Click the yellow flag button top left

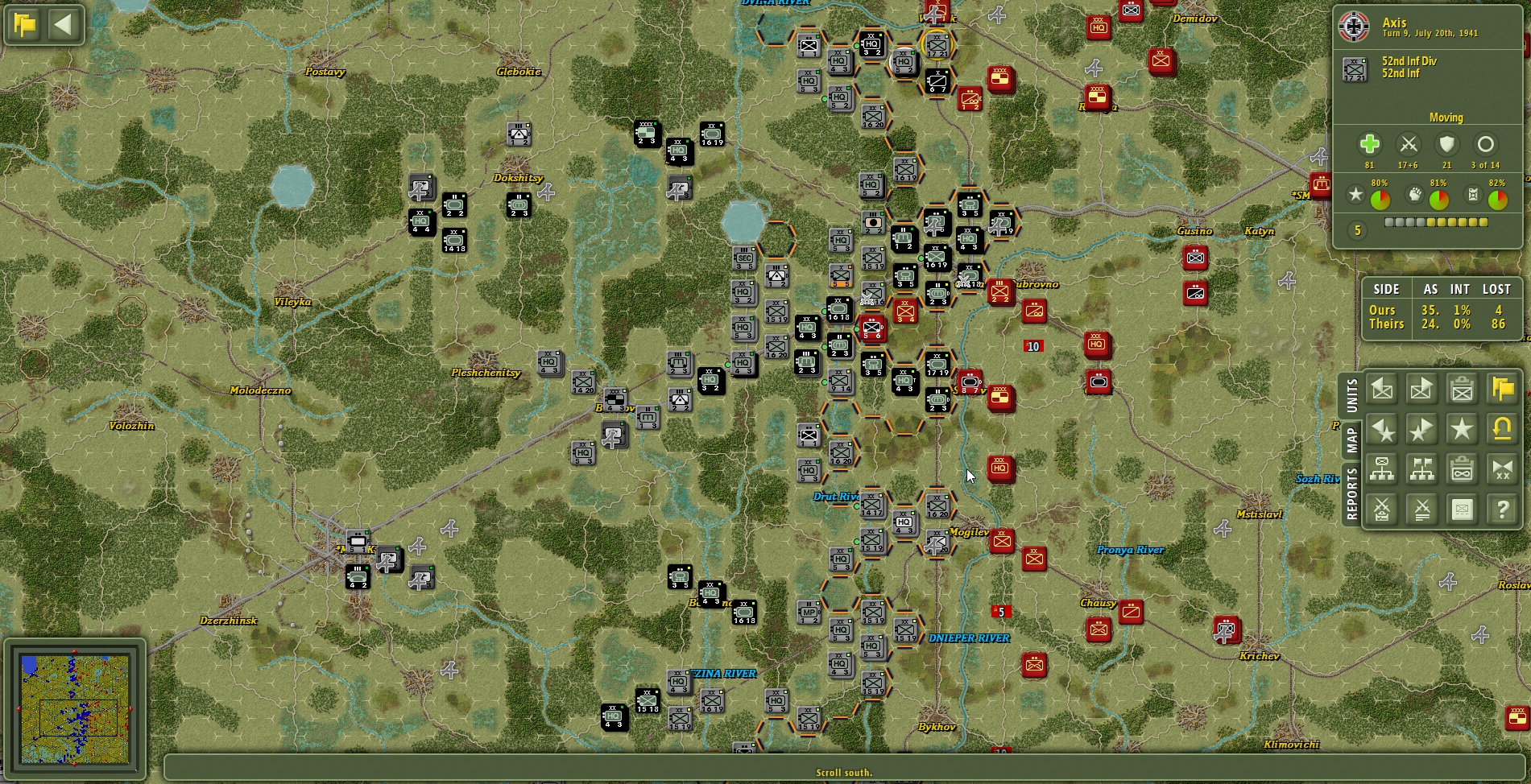25,24
